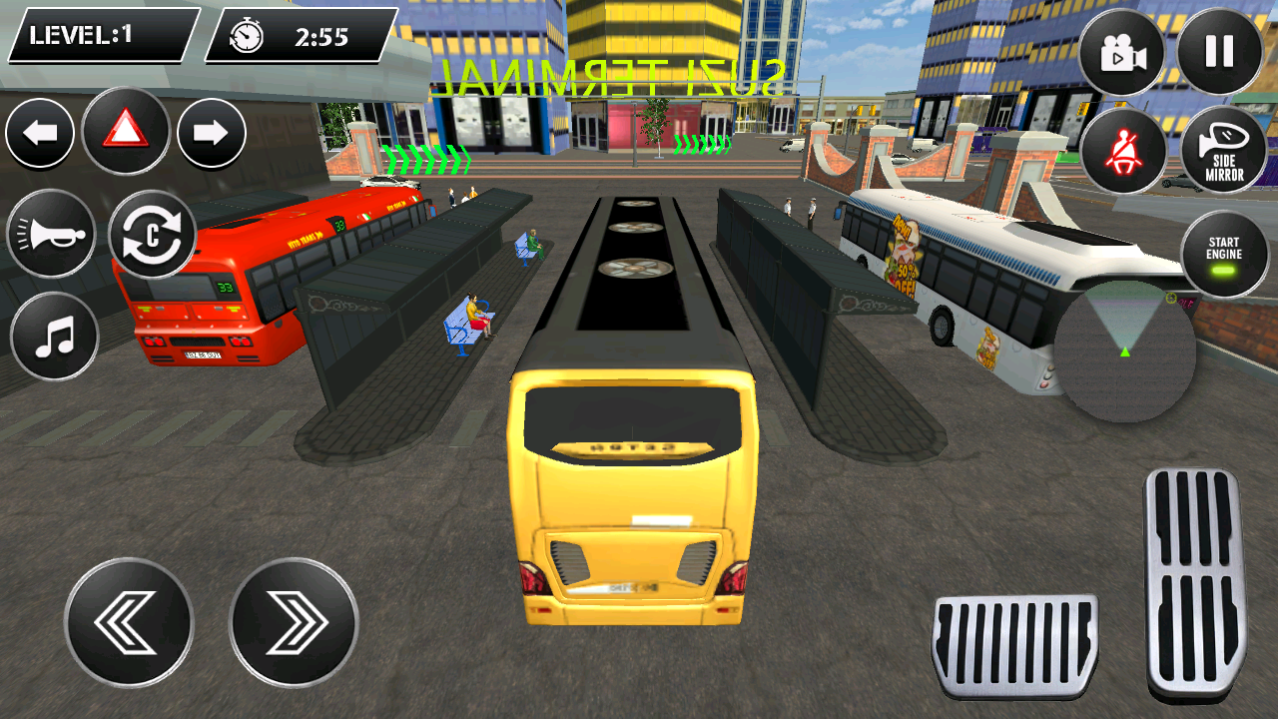Screen dimensions: 1278x719
Task: Click the circular minimap radar
Action: click(x=1126, y=352)
